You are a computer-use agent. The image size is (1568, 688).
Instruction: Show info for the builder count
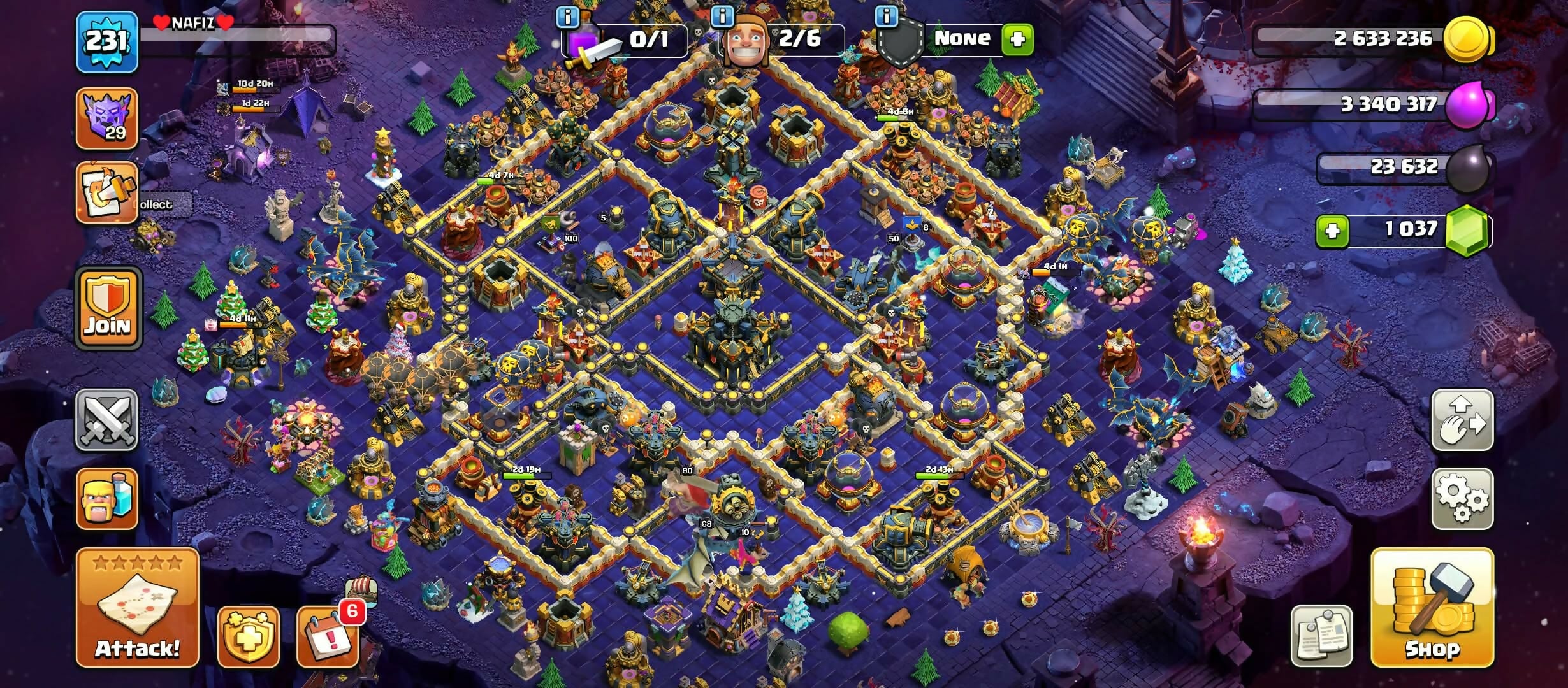[722, 17]
